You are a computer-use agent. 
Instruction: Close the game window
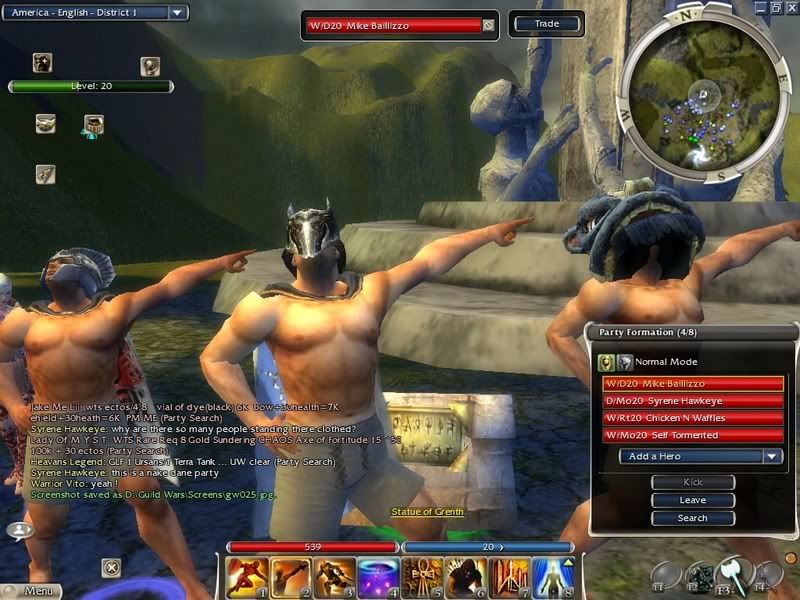pos(790,6)
